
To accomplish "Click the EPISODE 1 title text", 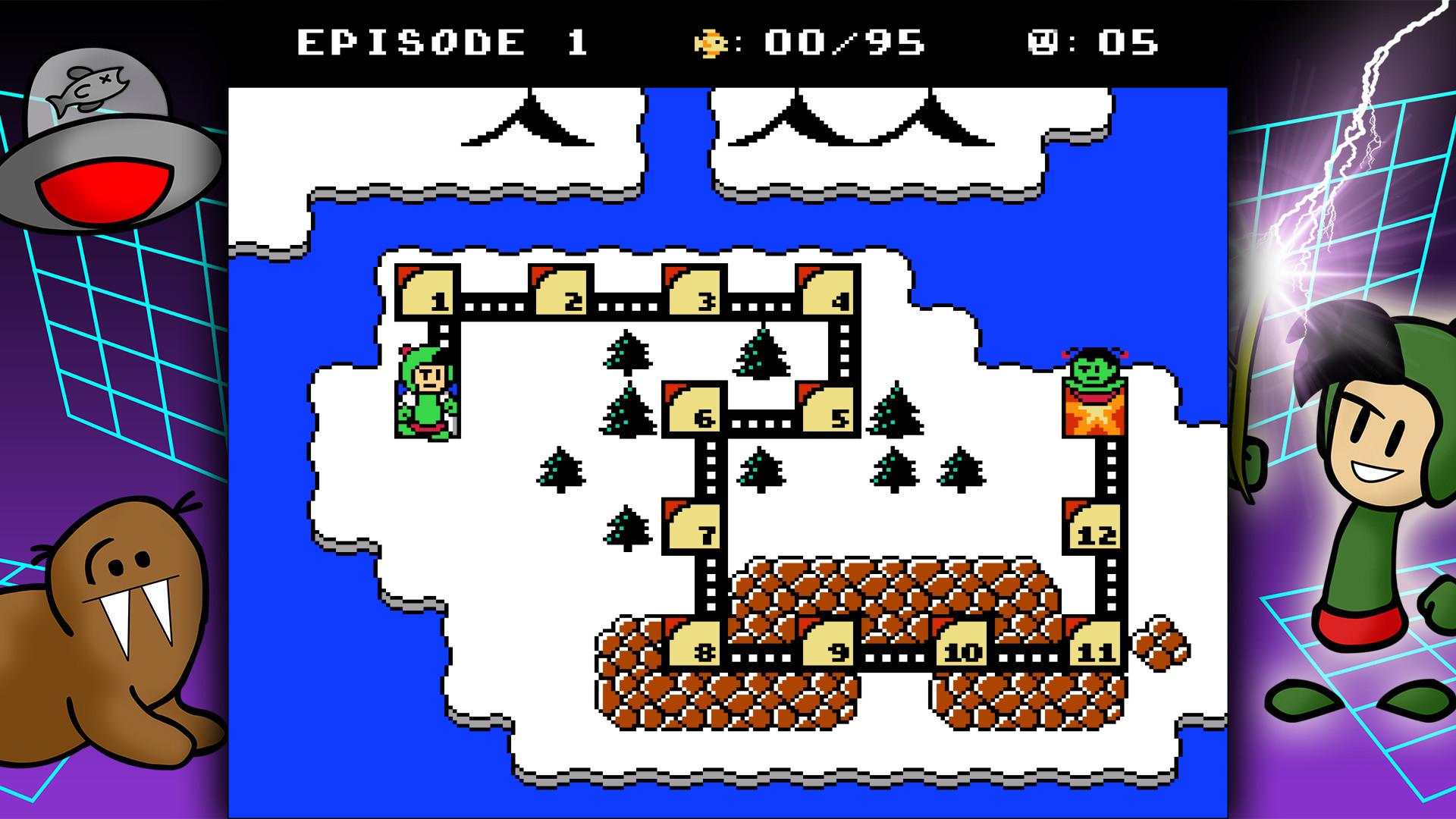I will coord(440,42).
